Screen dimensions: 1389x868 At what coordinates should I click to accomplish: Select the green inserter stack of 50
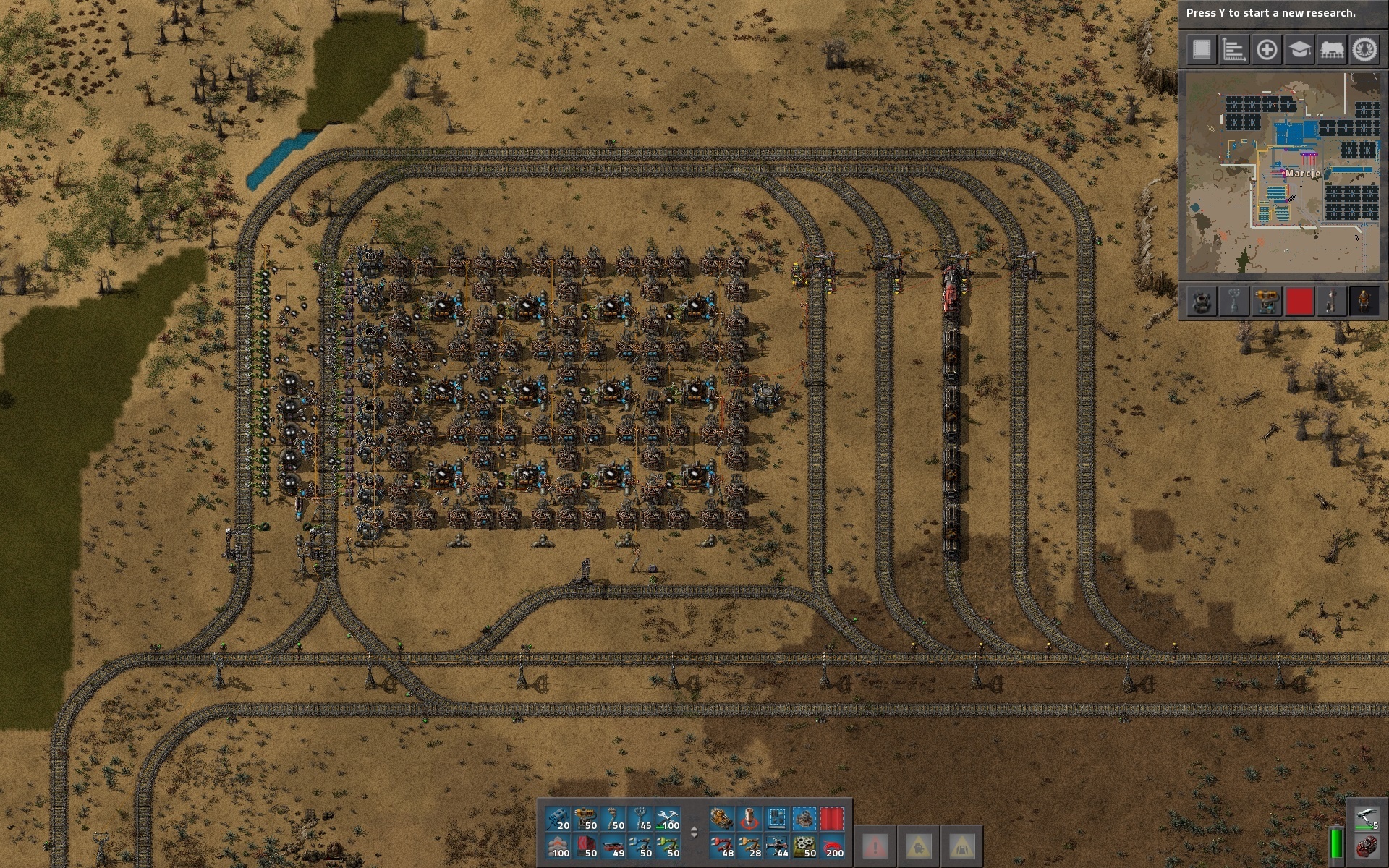coord(668,846)
